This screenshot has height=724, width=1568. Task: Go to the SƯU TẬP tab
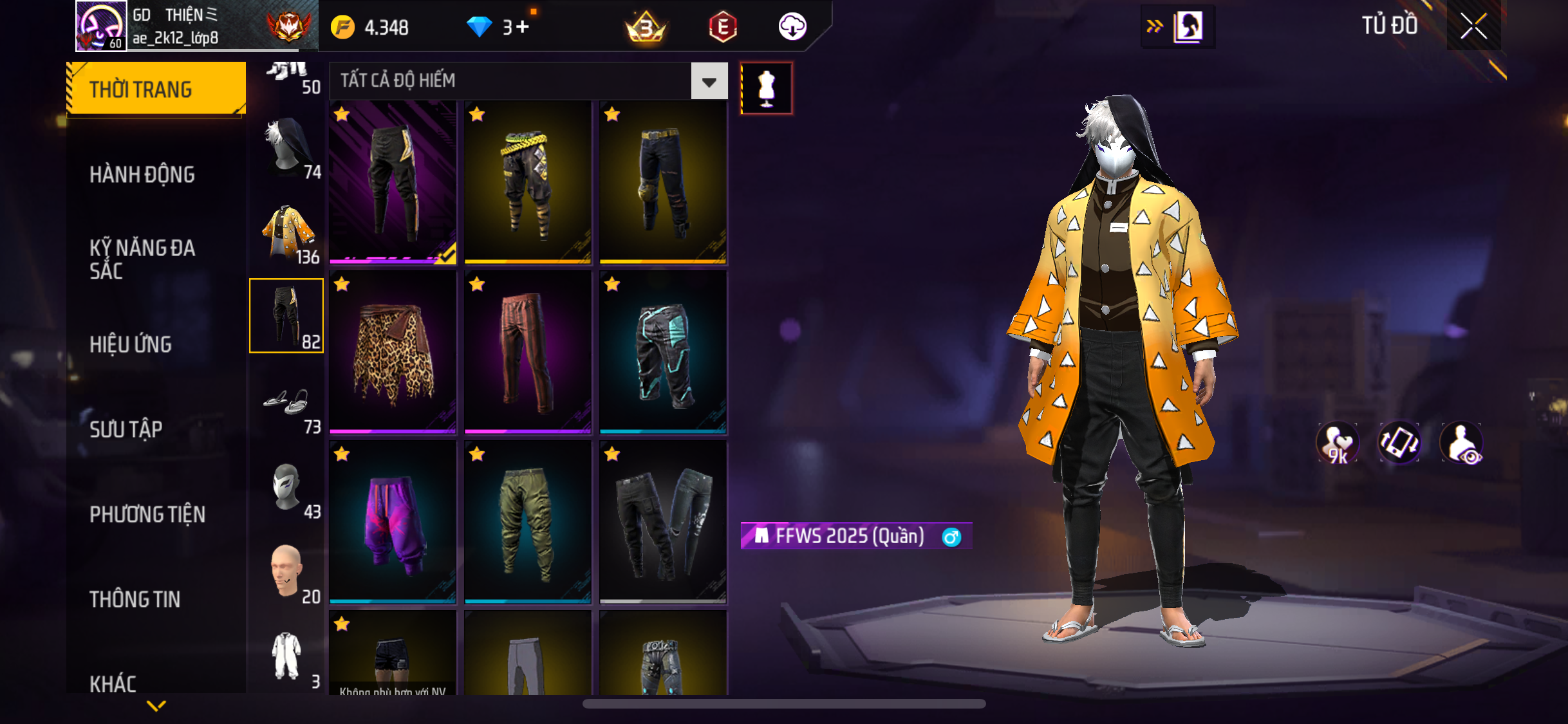pyautogui.click(x=126, y=429)
